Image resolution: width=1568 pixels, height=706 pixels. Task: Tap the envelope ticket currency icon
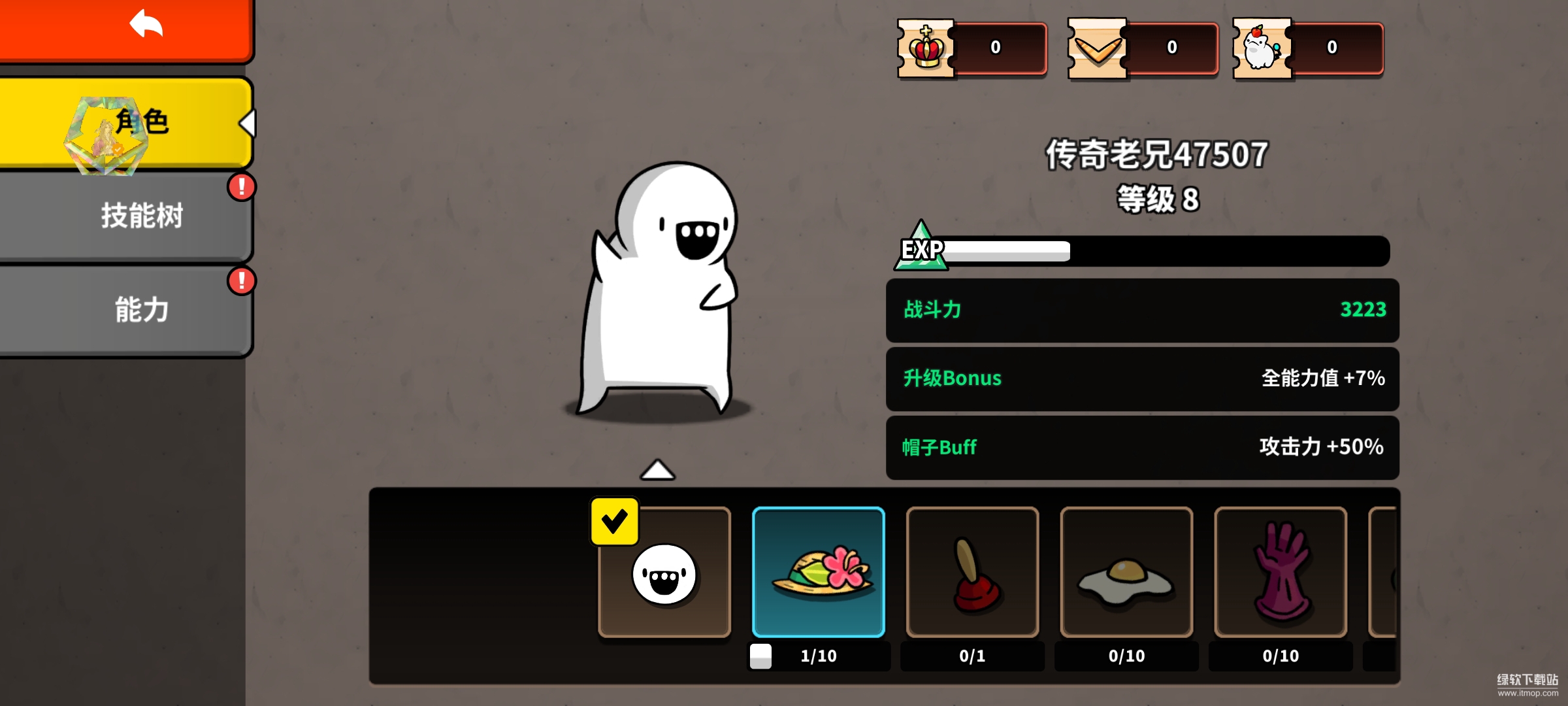pyautogui.click(x=1097, y=48)
